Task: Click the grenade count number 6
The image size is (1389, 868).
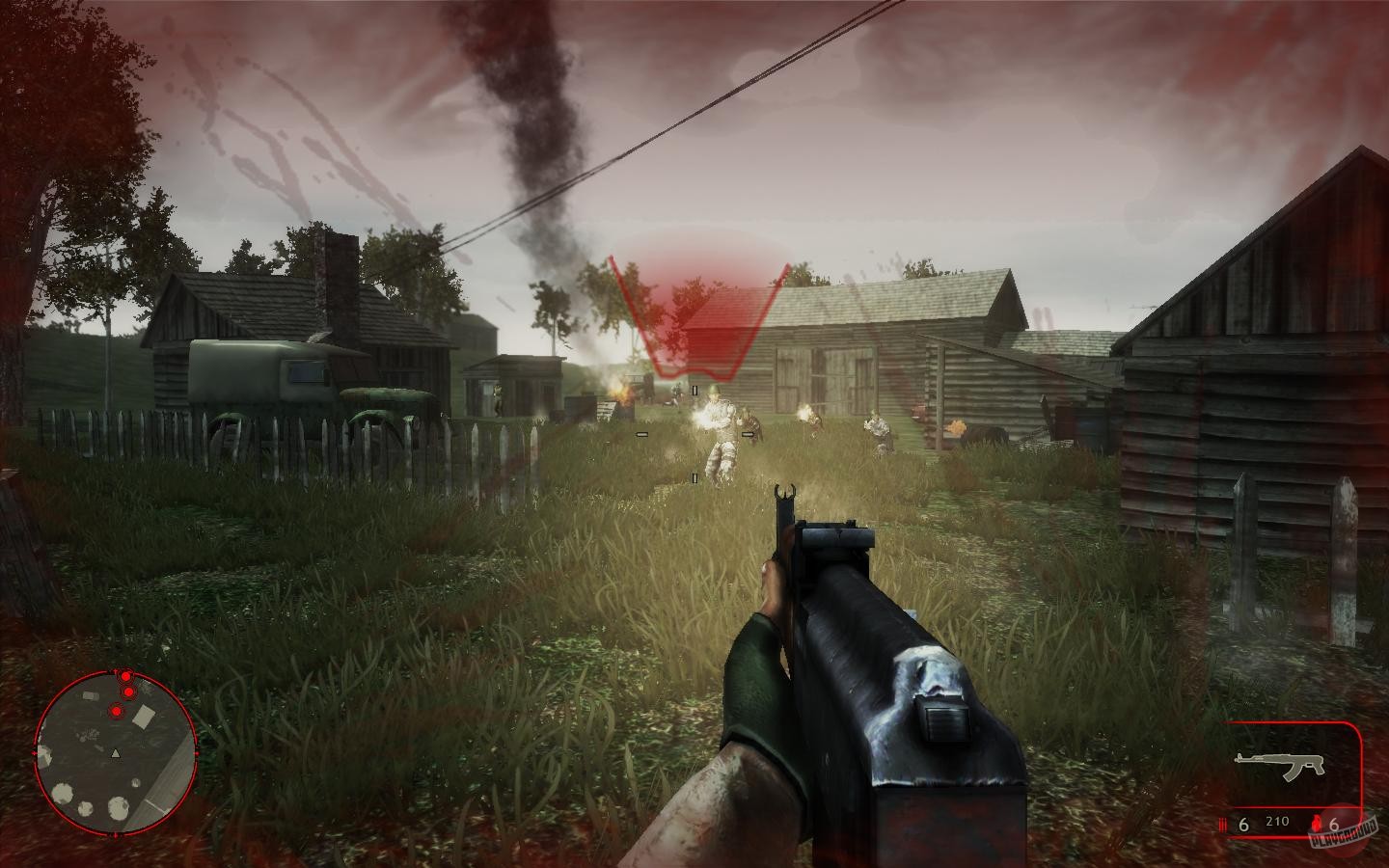Action: 1334,825
